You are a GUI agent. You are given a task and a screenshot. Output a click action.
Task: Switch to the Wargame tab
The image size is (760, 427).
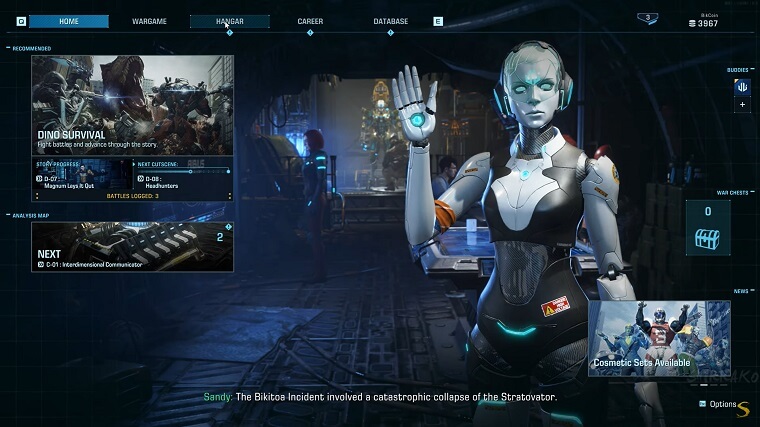click(x=149, y=21)
